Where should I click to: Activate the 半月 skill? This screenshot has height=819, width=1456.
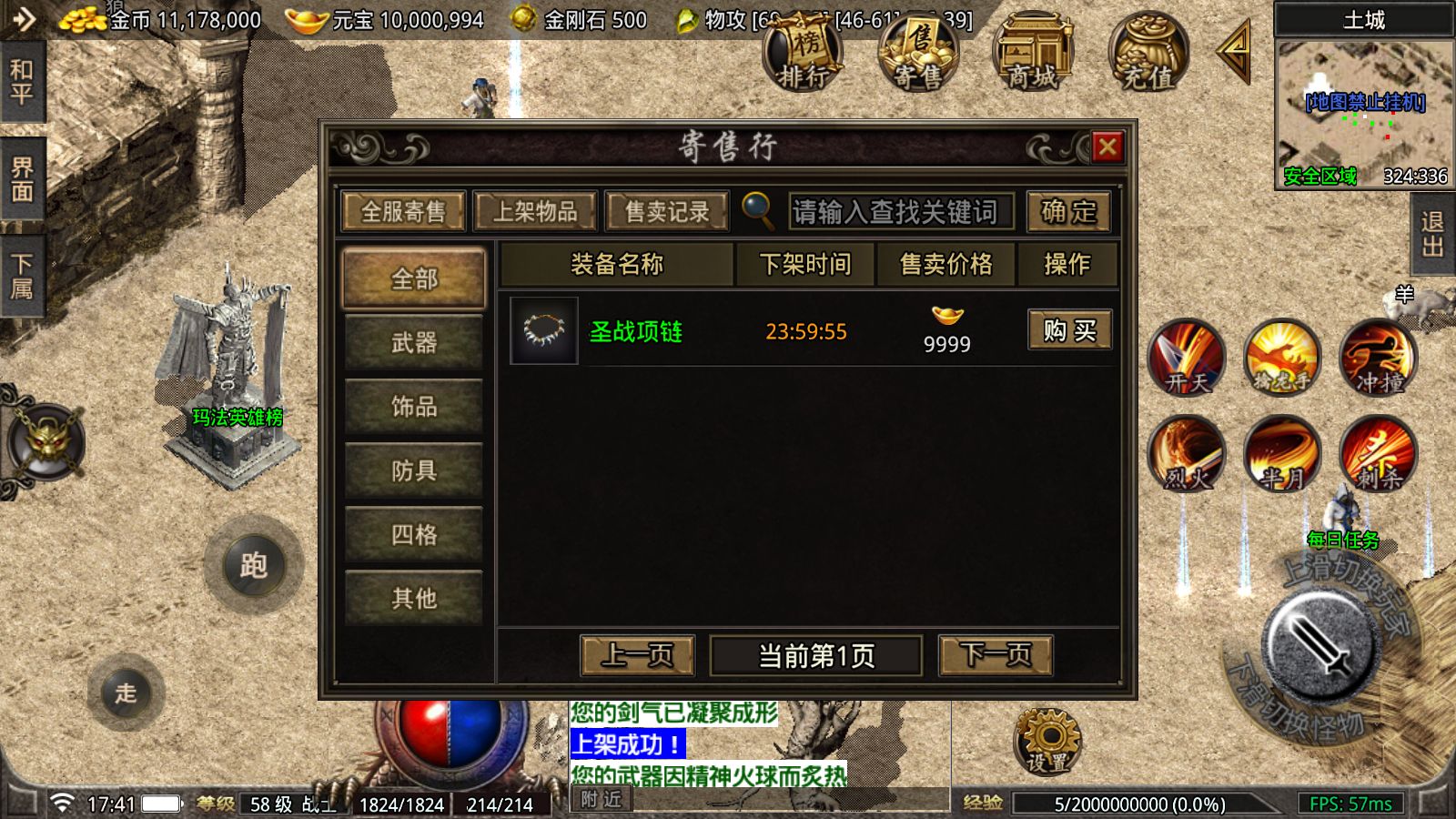[1283, 455]
